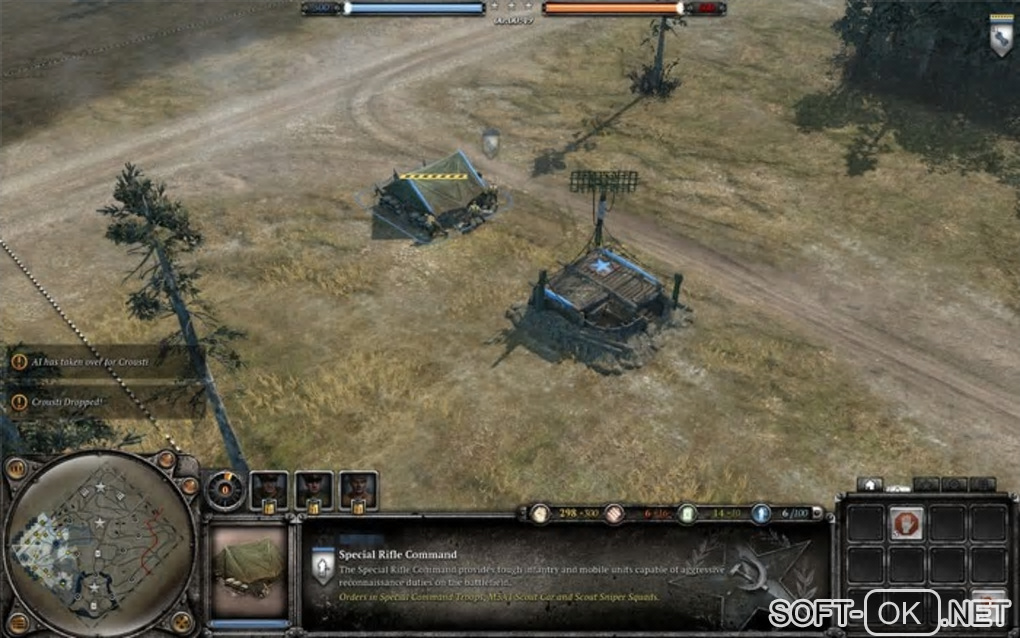Choose the middle commander portrait
This screenshot has width=1020, height=638.
(x=313, y=489)
